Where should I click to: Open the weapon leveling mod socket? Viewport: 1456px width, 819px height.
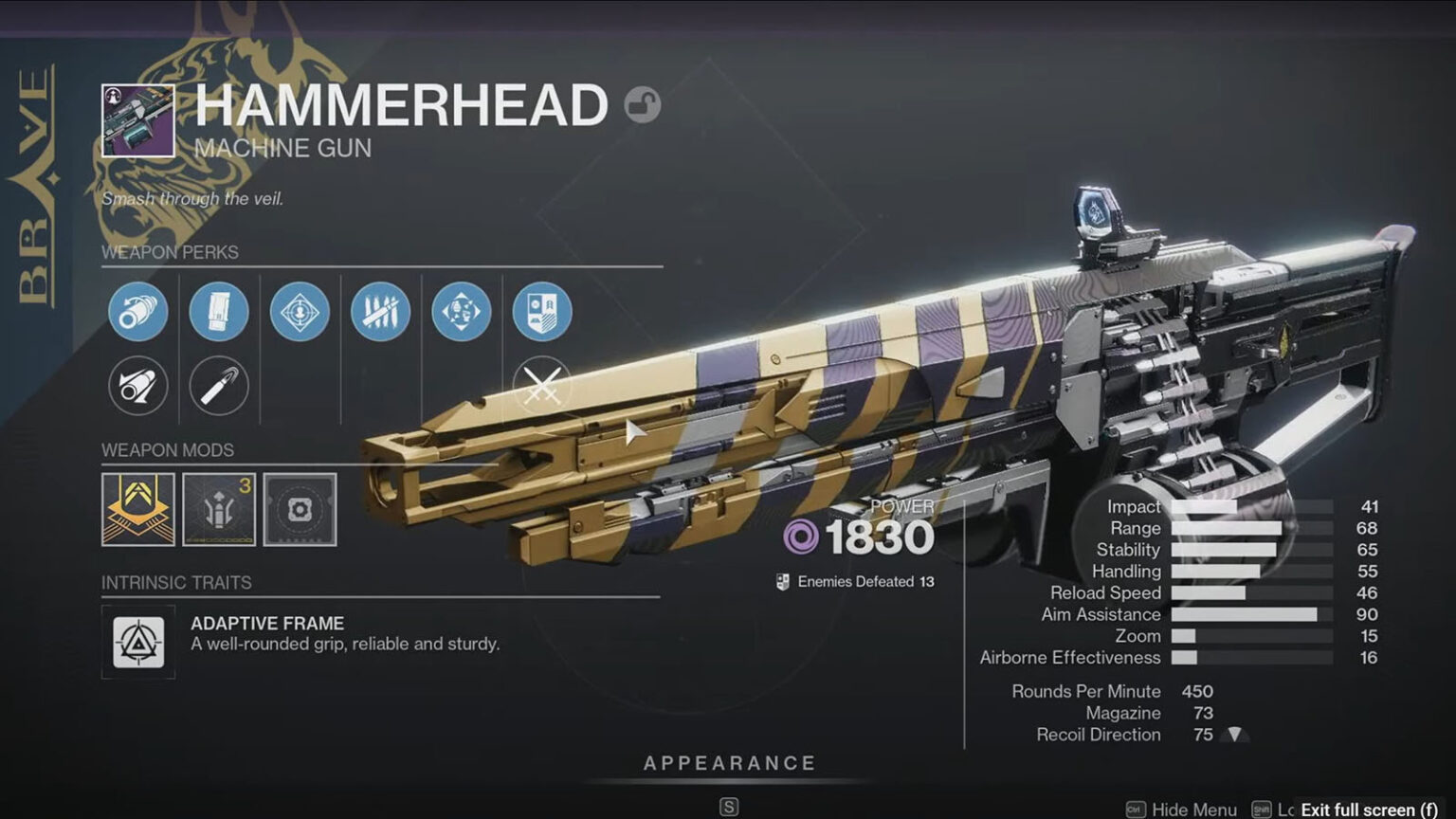coord(218,511)
